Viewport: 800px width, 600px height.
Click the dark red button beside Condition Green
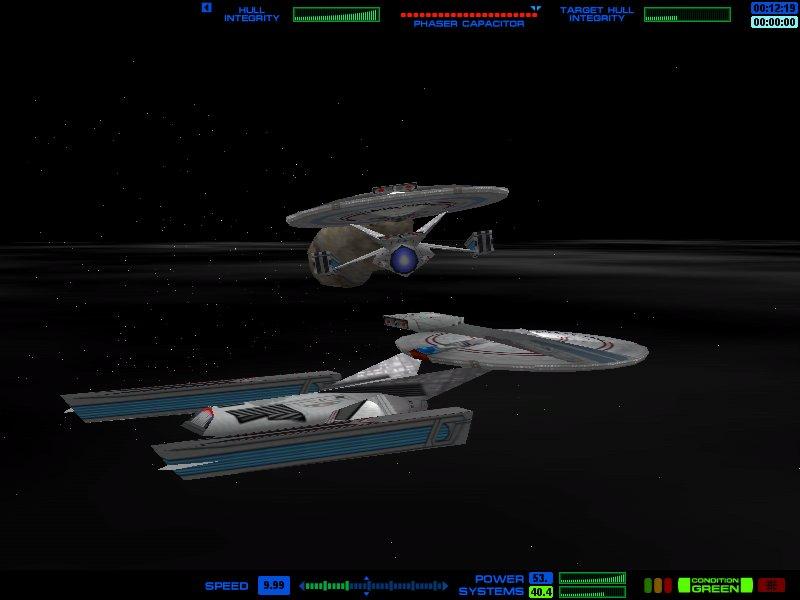click(771, 585)
